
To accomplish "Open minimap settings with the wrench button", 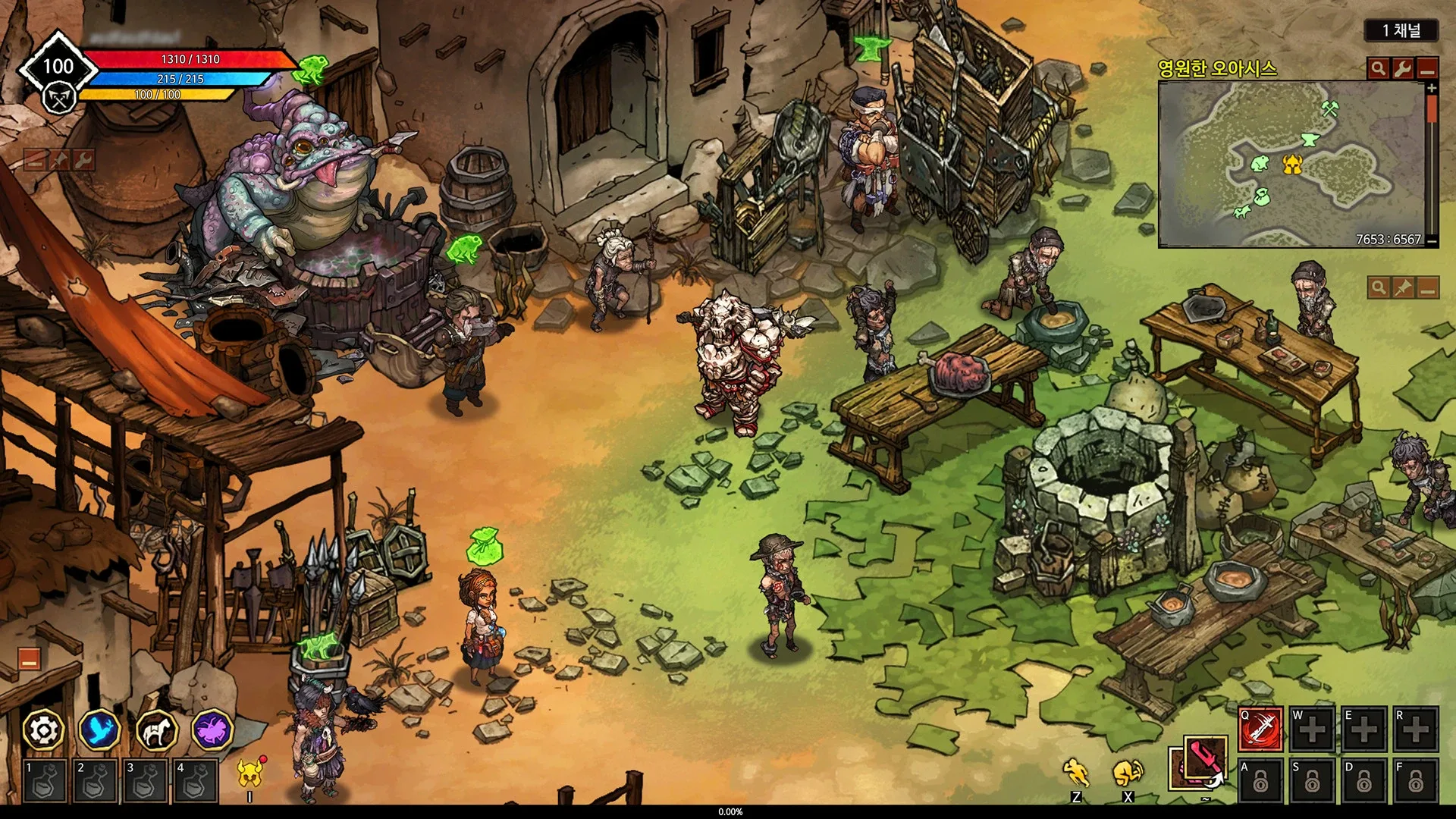I will (1402, 68).
